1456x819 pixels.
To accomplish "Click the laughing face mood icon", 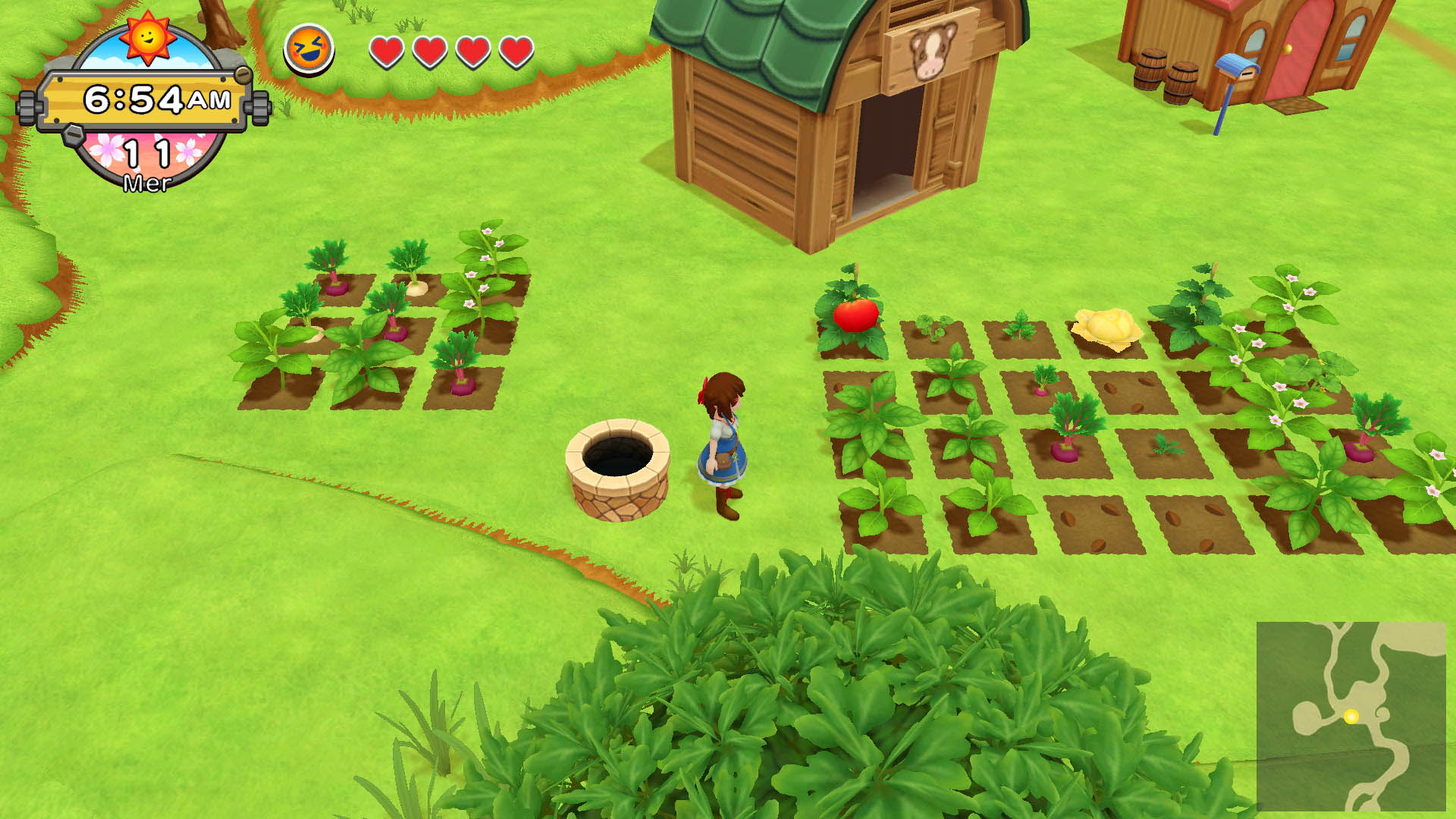I will [x=309, y=50].
